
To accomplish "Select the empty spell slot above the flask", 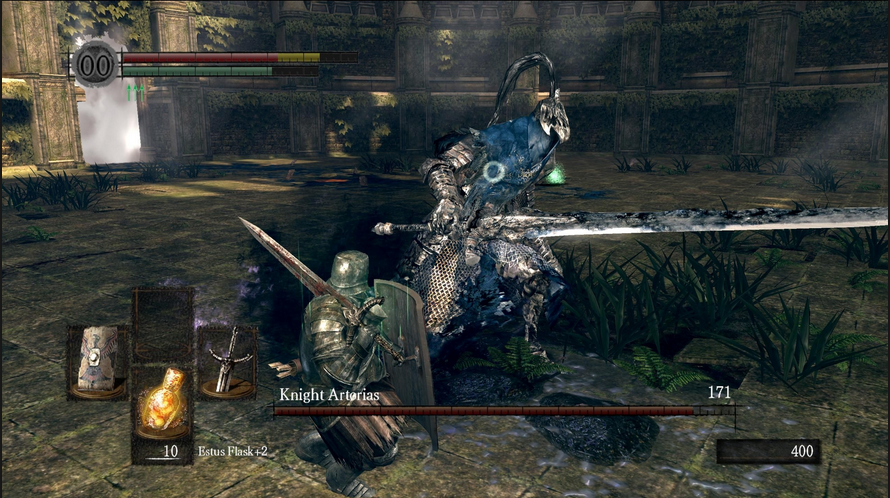I will pos(163,323).
